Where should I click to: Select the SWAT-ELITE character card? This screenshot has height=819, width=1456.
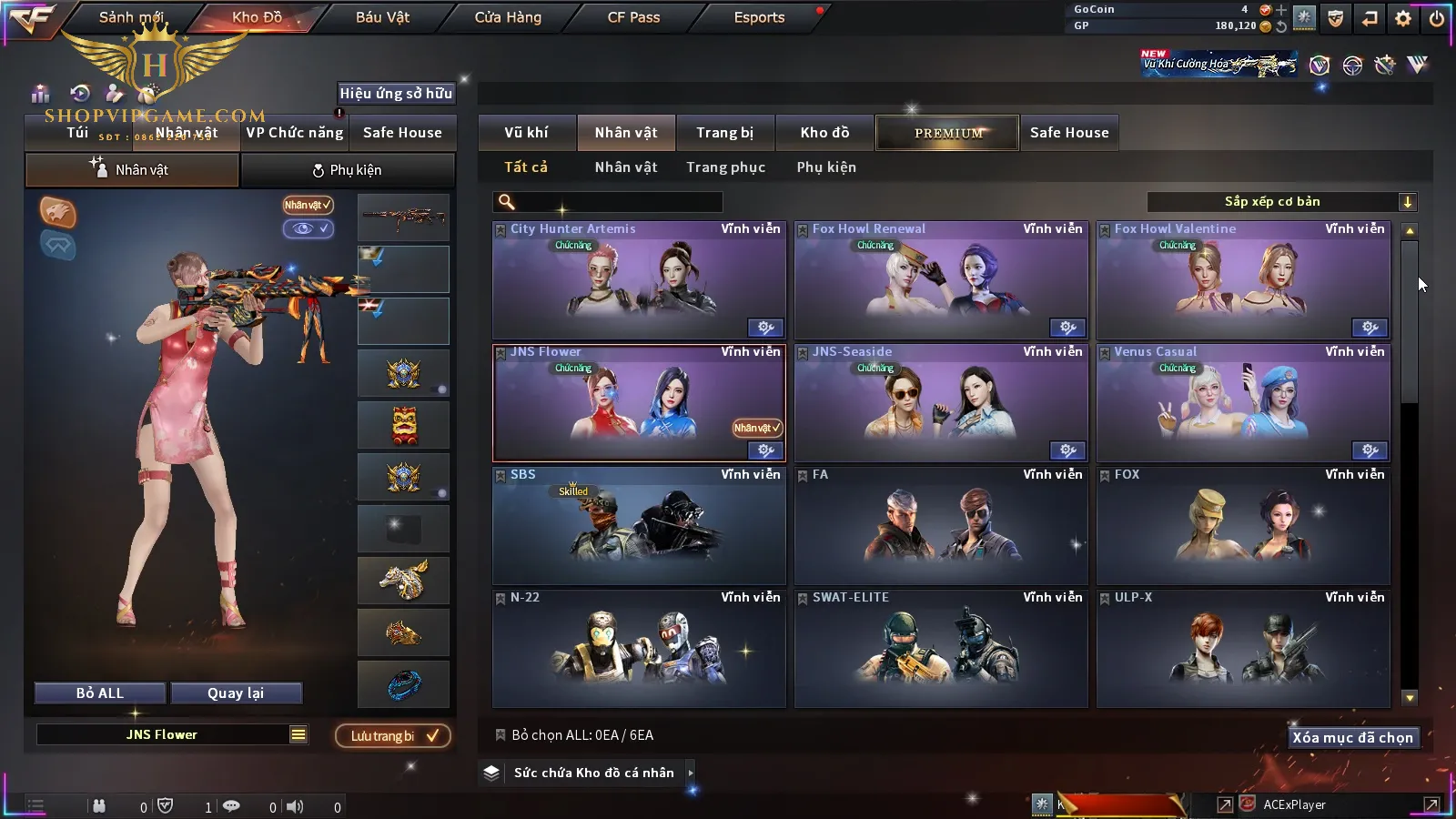point(940,648)
